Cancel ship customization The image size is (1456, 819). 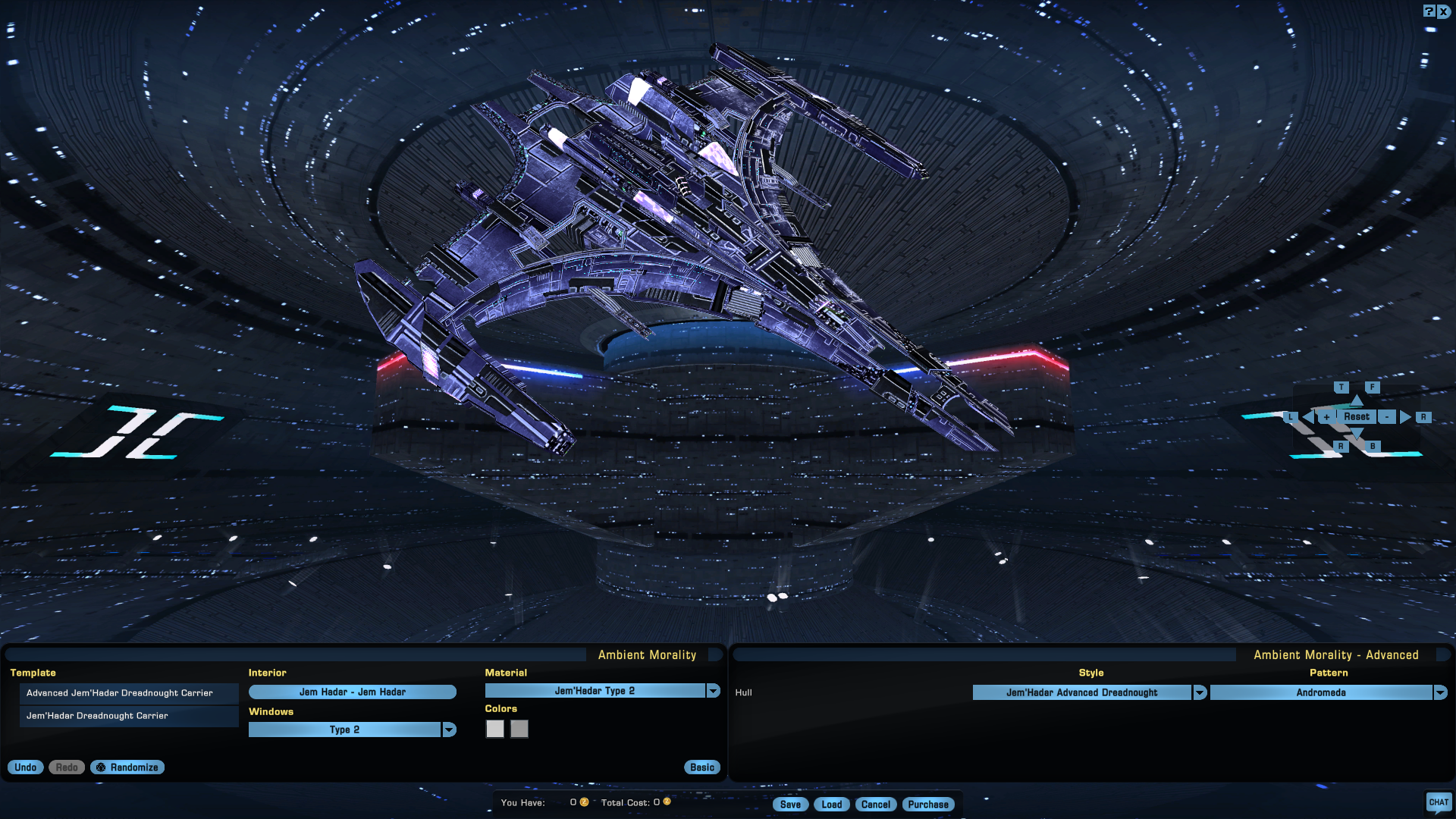tap(876, 805)
